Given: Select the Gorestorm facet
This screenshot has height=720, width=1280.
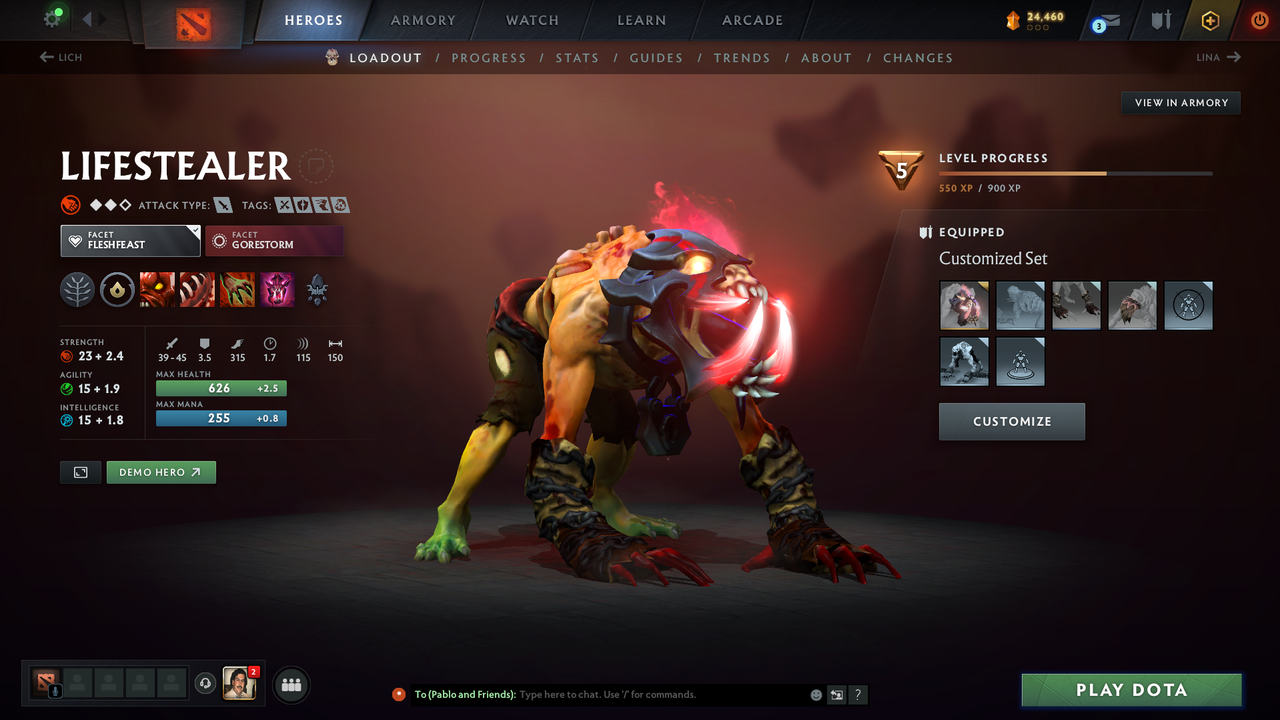Looking at the screenshot, I should tap(274, 240).
